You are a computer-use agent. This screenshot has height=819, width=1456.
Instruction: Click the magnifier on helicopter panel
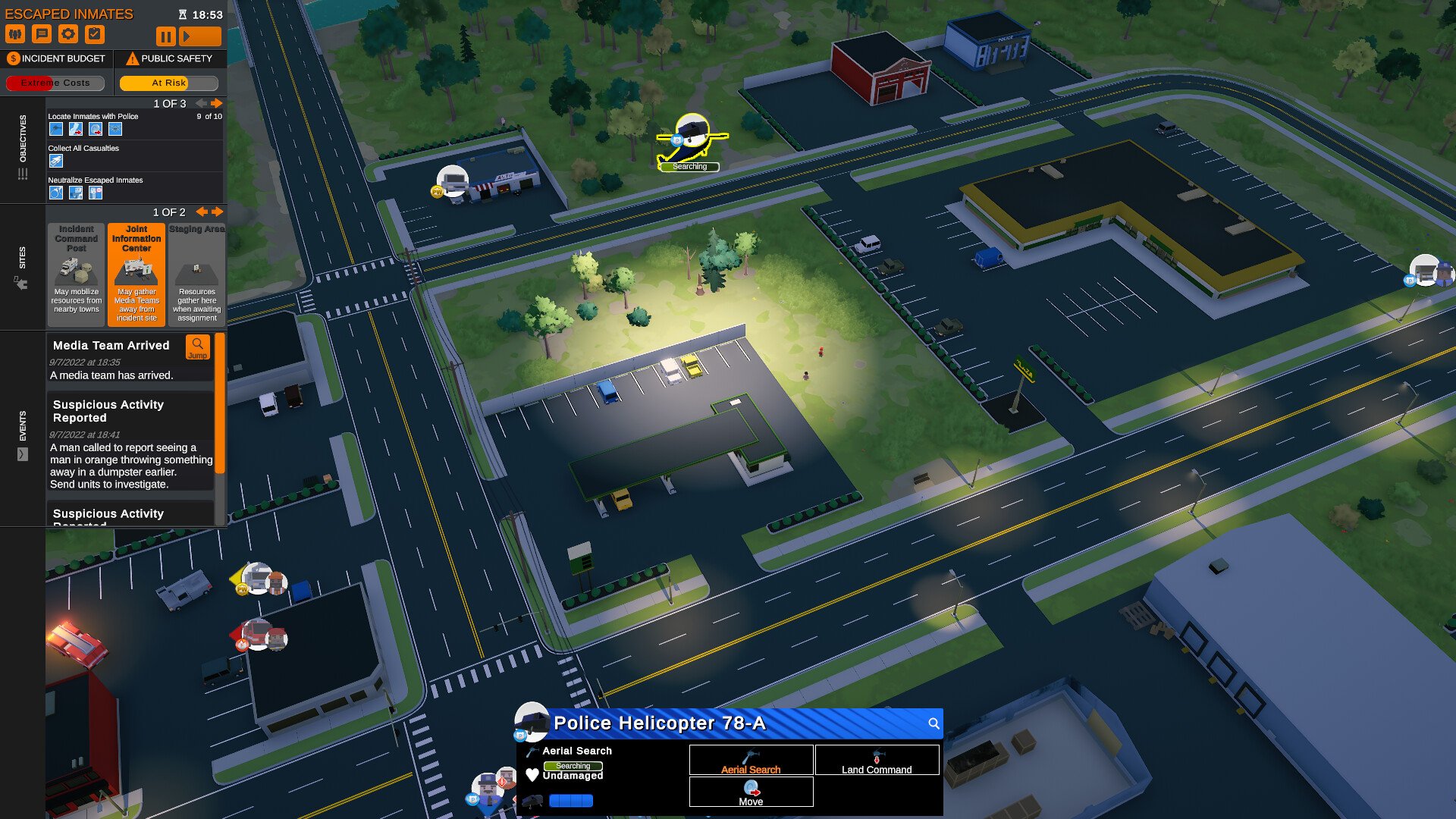point(934,723)
